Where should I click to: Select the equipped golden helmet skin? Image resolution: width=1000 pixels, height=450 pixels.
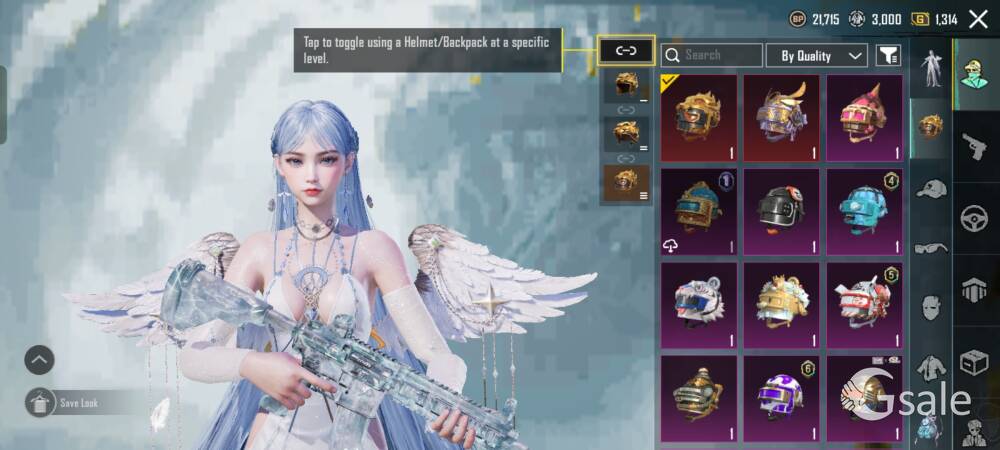click(697, 118)
